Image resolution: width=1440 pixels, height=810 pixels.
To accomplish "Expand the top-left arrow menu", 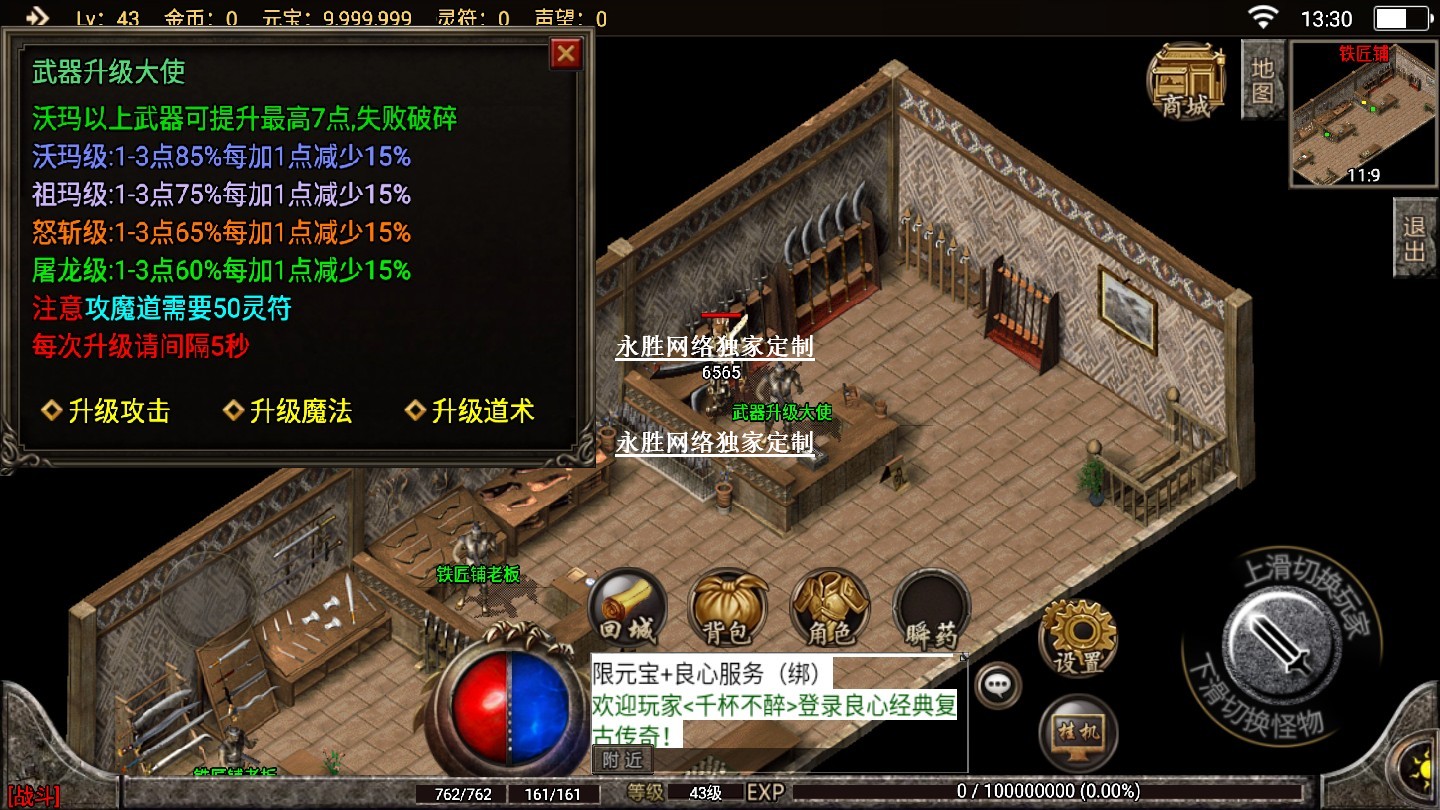I will pyautogui.click(x=36, y=17).
